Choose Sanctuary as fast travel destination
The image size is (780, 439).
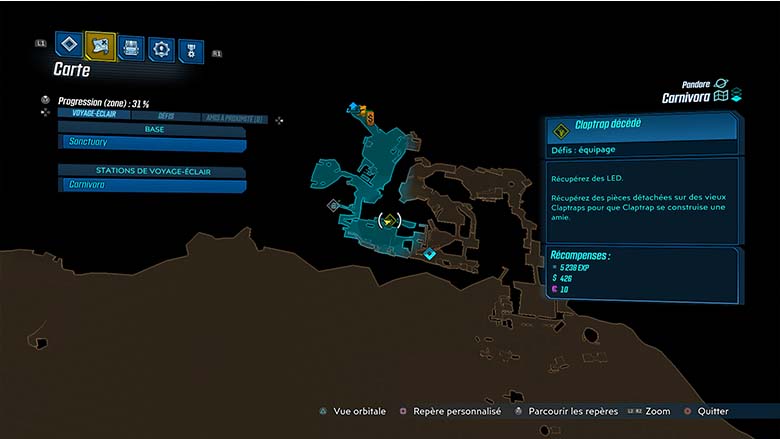coord(152,143)
